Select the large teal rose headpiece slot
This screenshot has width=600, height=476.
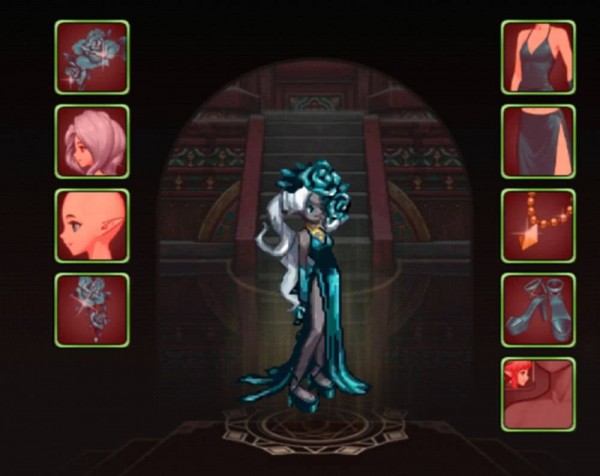92,58
